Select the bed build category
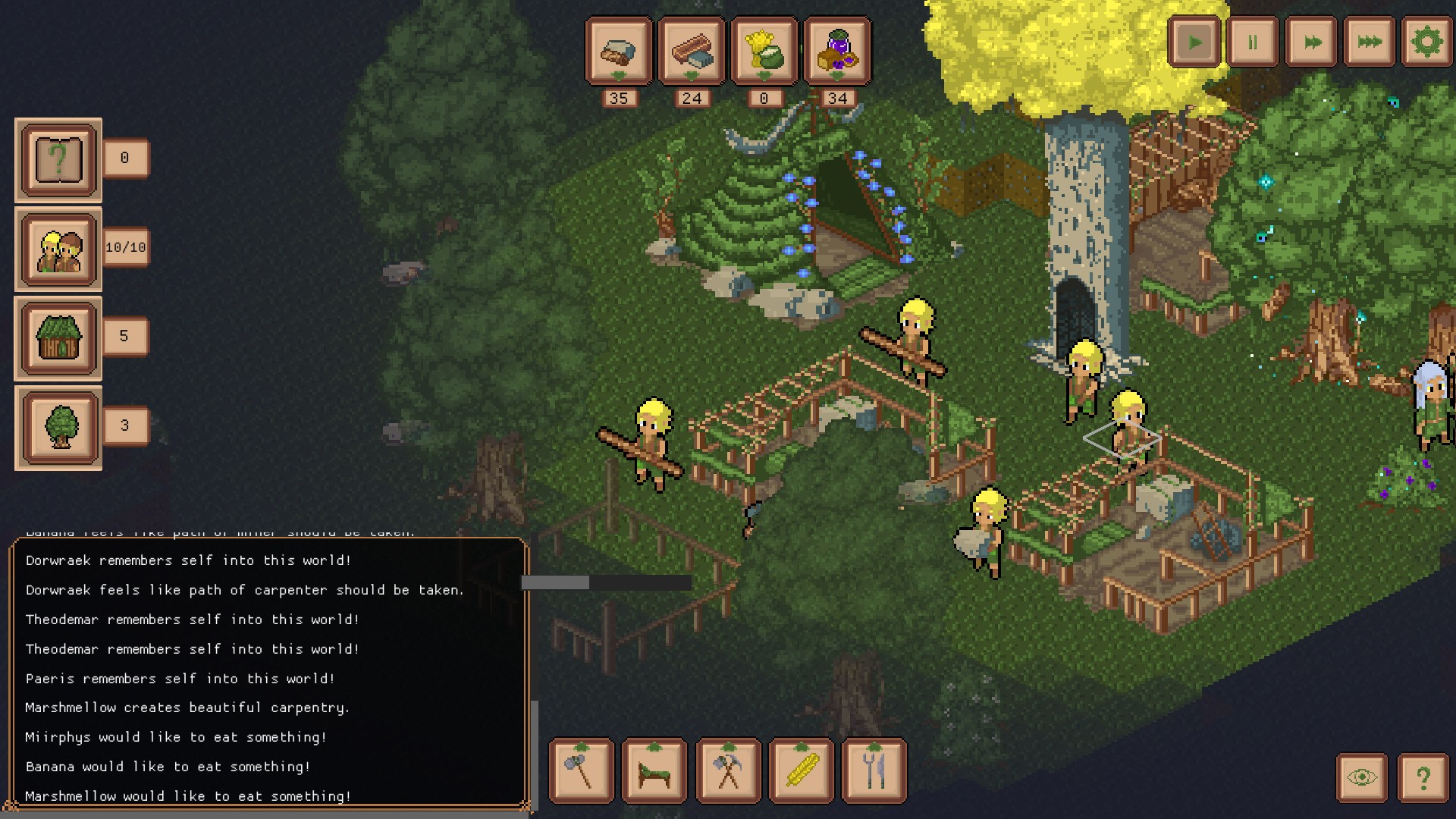Viewport: 1456px width, 819px height. coord(654,770)
